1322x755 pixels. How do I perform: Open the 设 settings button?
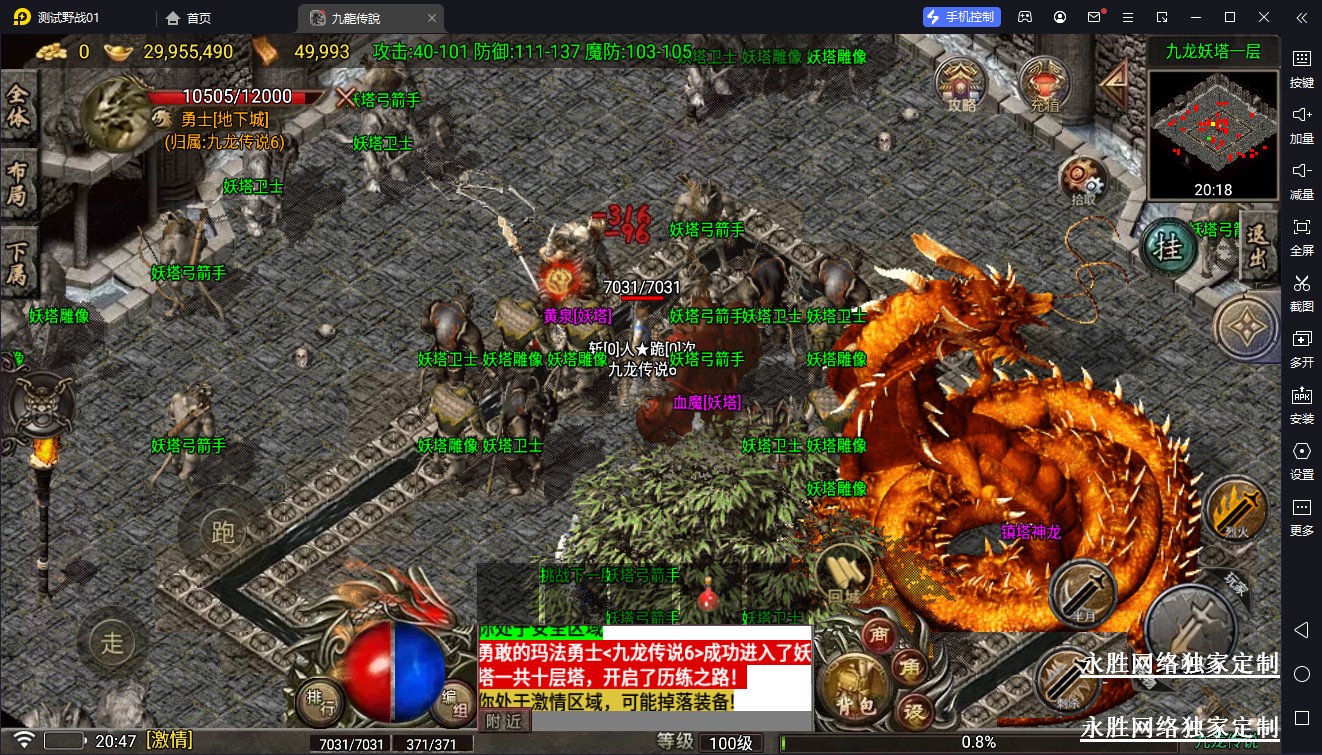913,711
